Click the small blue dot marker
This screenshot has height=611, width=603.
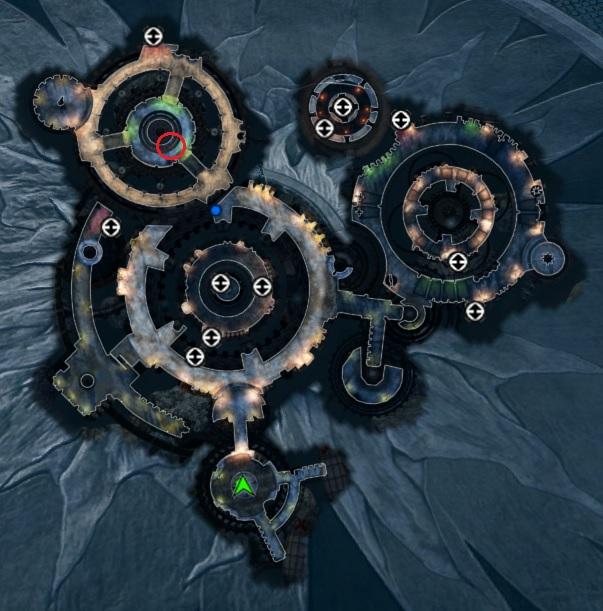pos(216,211)
